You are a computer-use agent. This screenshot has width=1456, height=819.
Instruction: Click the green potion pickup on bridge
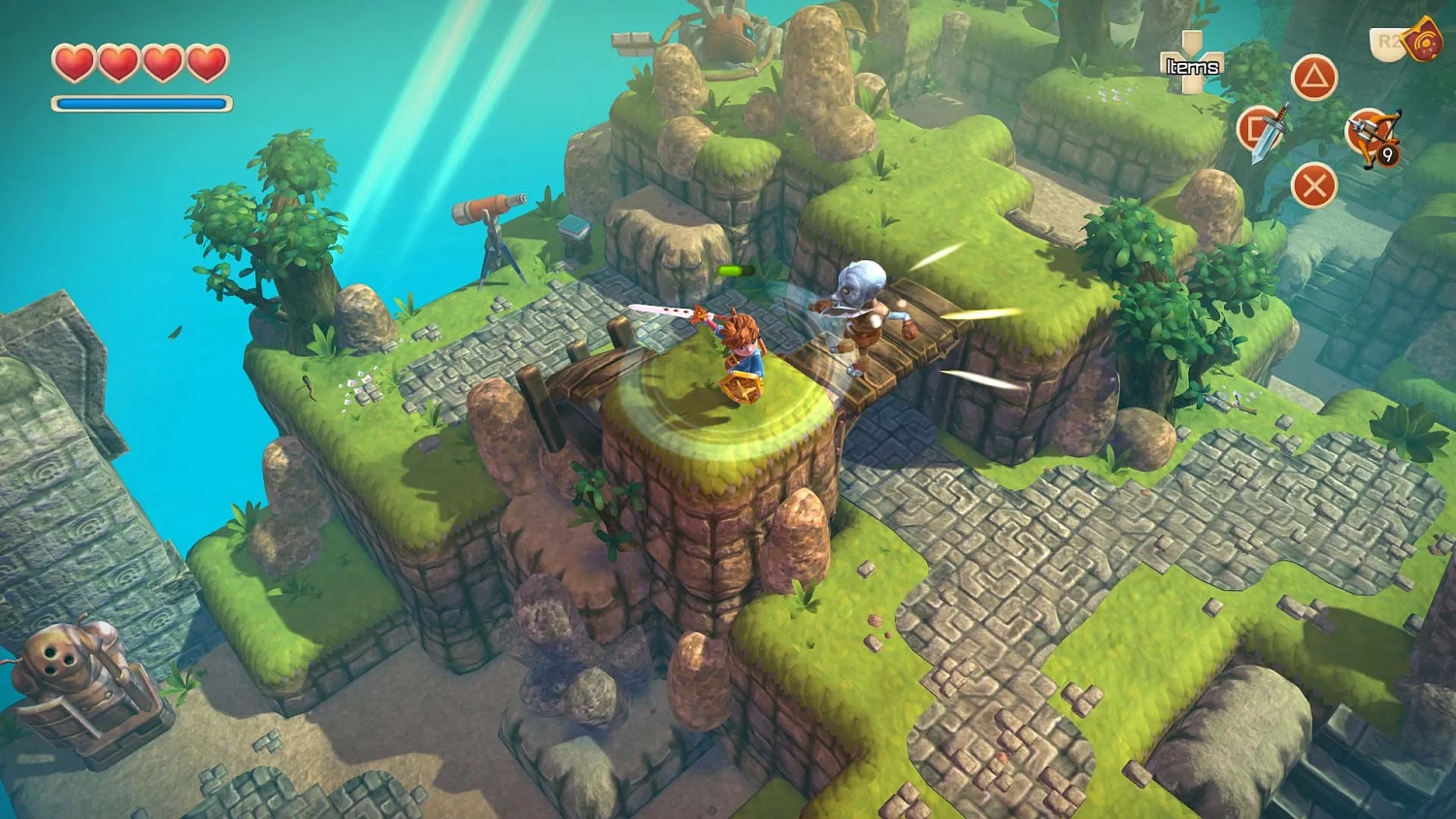click(x=735, y=270)
